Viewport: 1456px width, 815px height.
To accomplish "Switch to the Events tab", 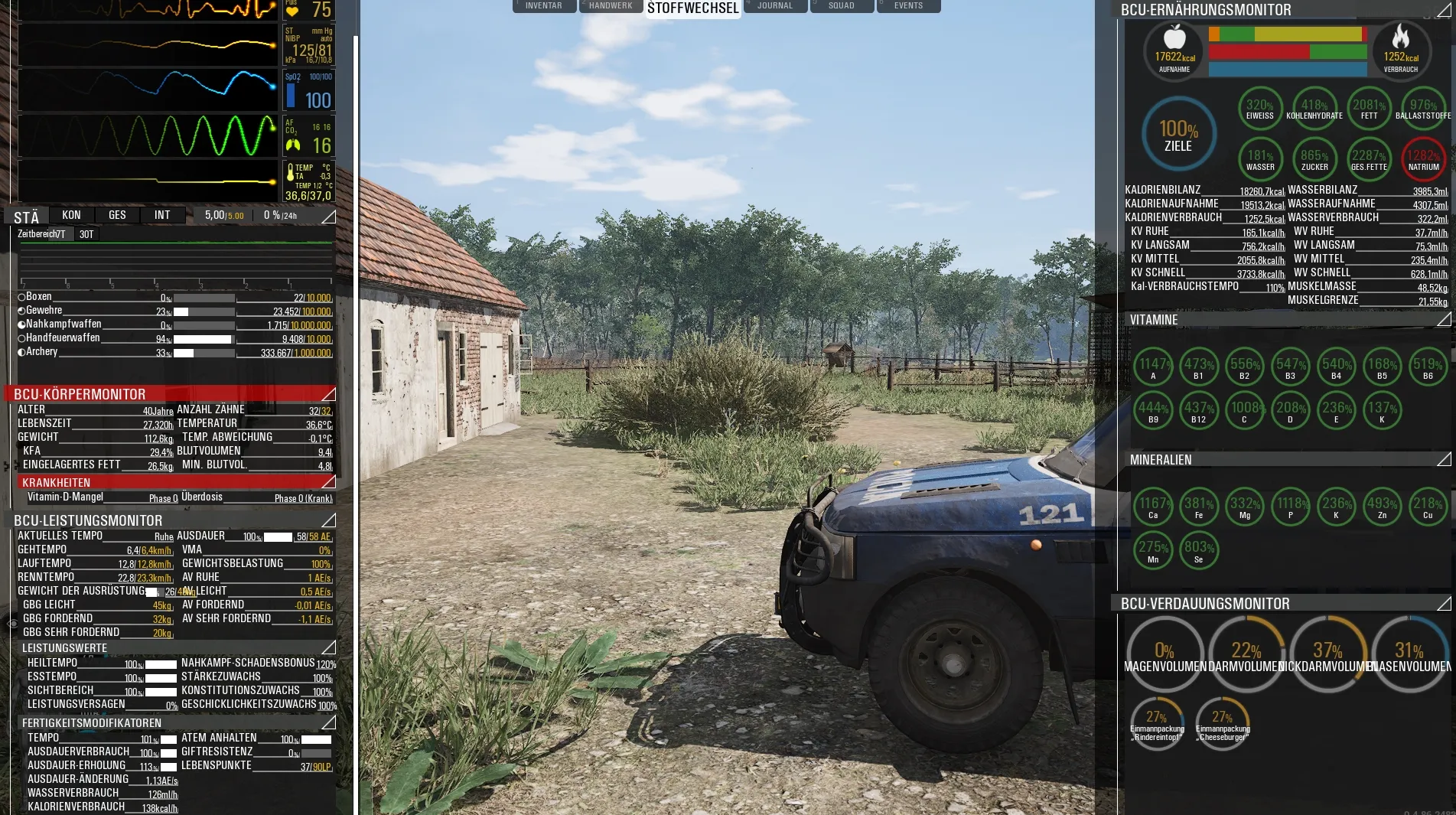I will tap(908, 6).
